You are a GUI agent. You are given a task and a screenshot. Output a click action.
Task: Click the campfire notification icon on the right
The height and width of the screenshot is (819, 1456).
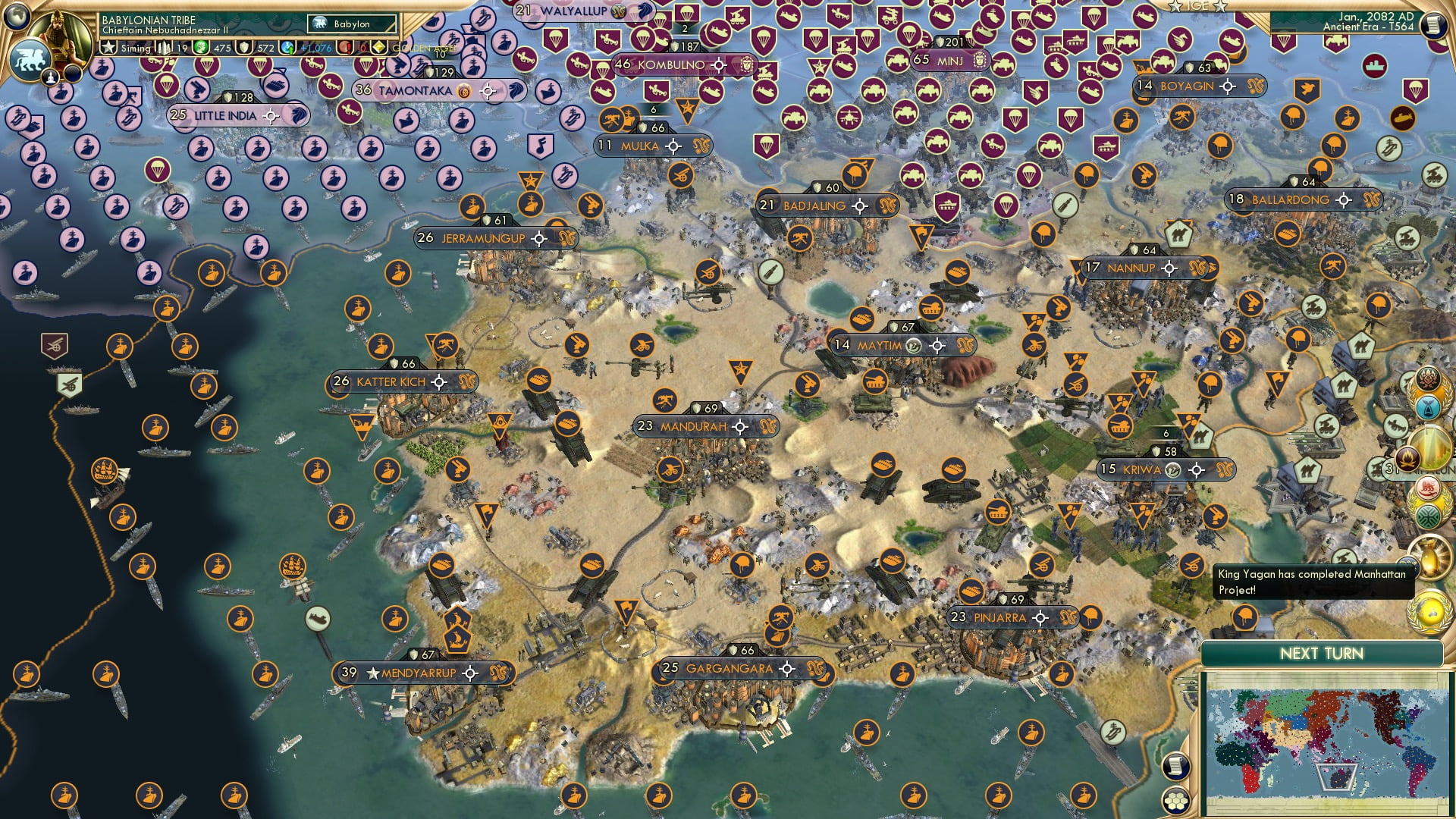[1409, 457]
